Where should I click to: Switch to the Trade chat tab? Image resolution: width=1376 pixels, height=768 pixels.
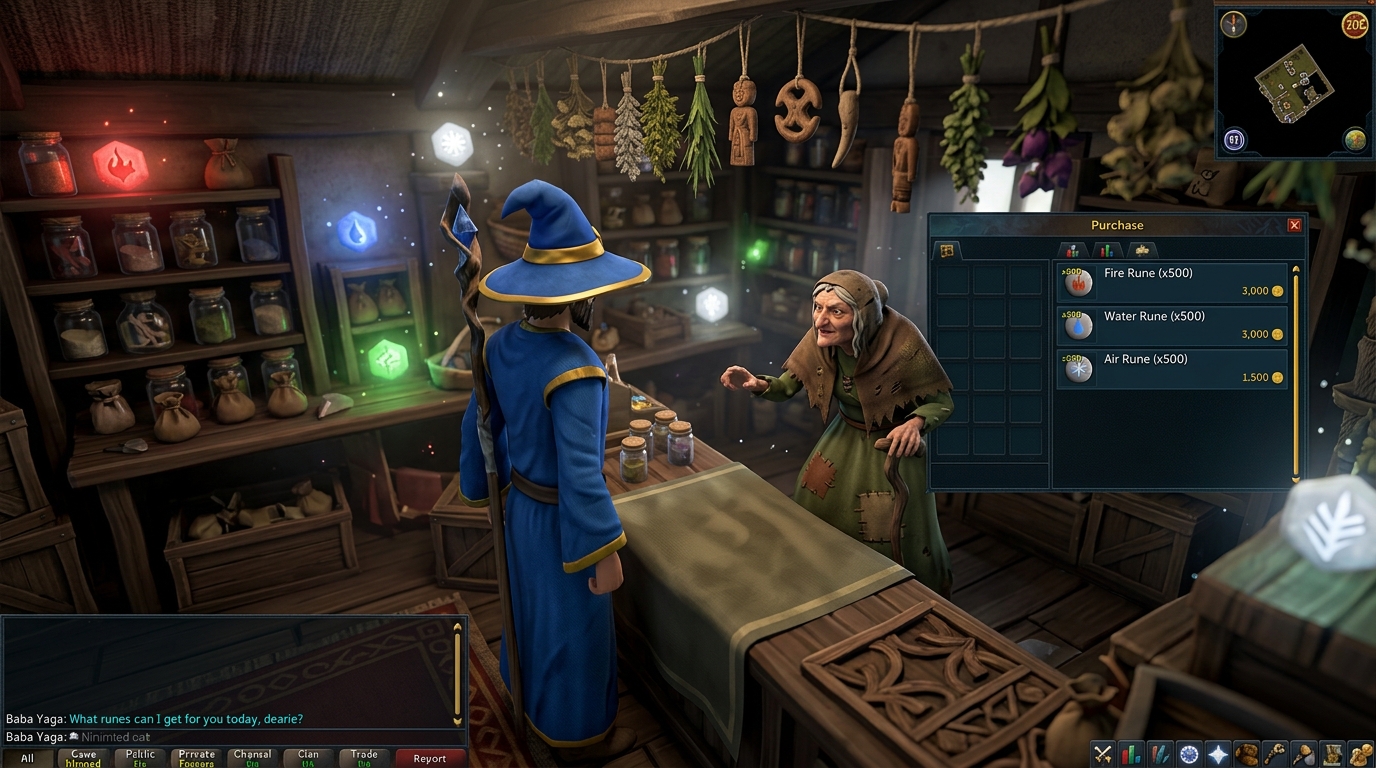pyautogui.click(x=364, y=756)
